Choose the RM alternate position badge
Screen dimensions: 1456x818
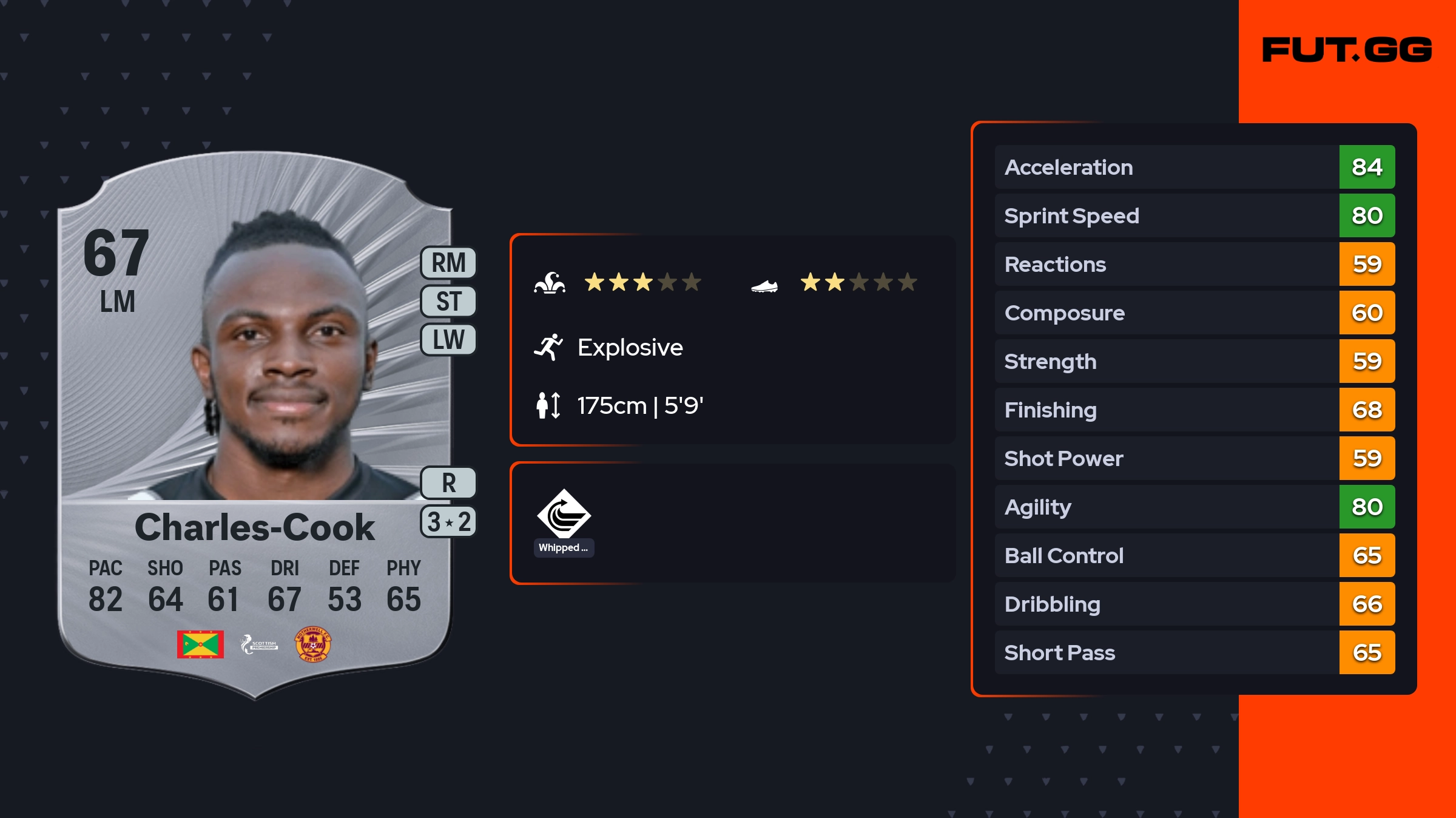[448, 263]
